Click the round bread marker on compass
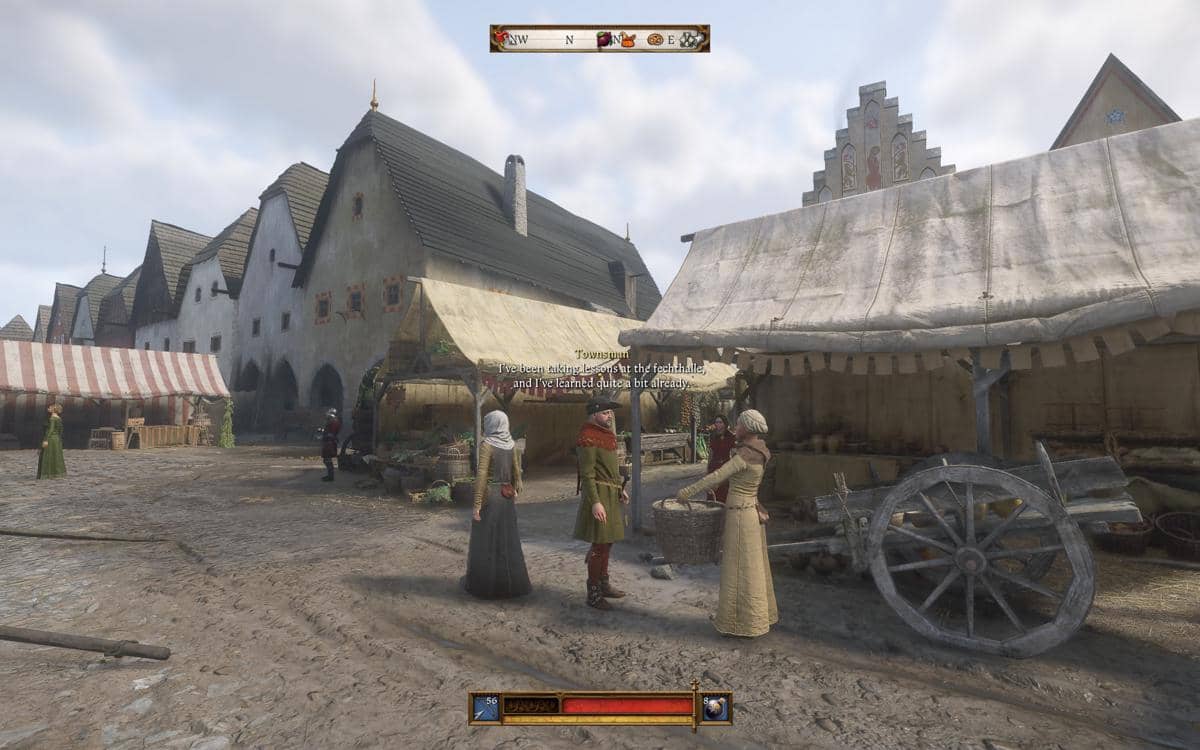The width and height of the screenshot is (1200, 750). (x=655, y=40)
